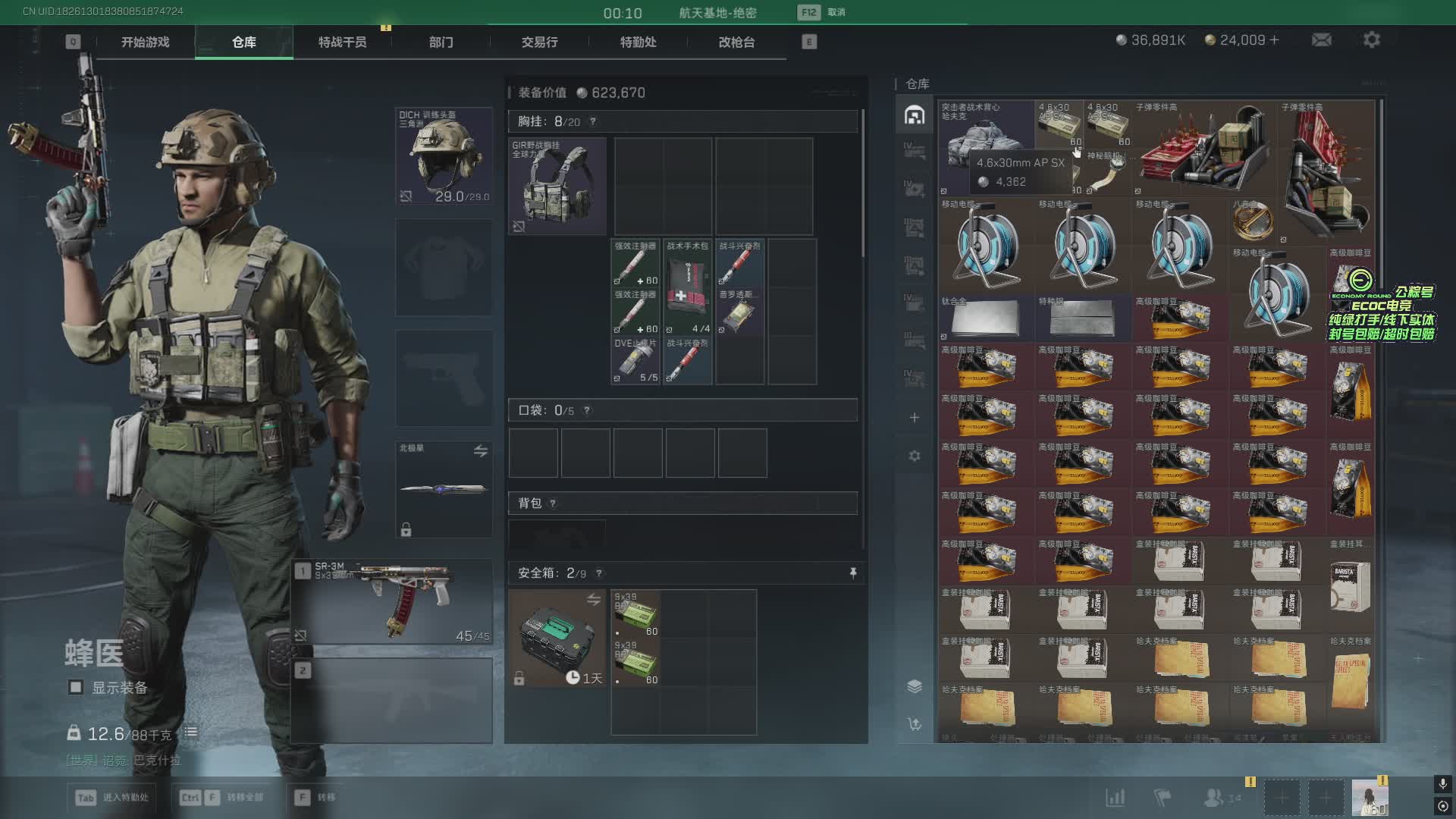Select the DVE 止痛片 painkiller item

point(635,361)
